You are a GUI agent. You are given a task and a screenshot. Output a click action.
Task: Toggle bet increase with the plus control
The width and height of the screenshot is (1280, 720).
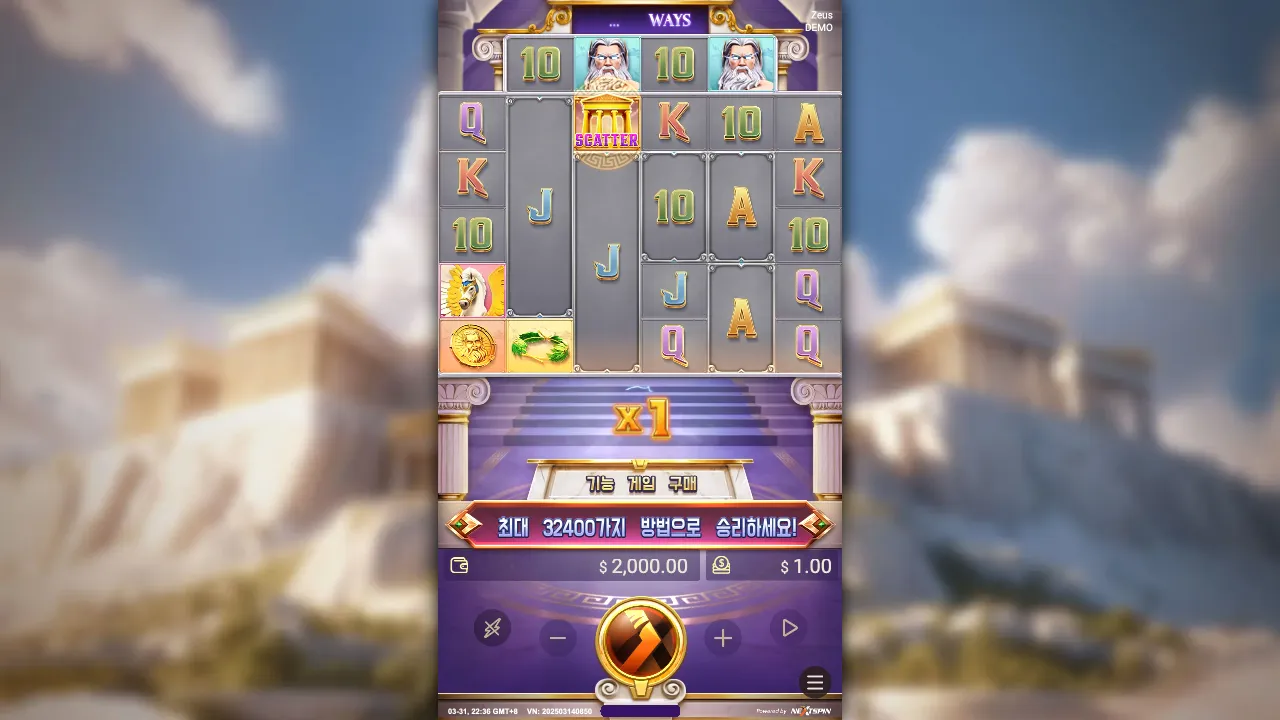click(x=722, y=637)
